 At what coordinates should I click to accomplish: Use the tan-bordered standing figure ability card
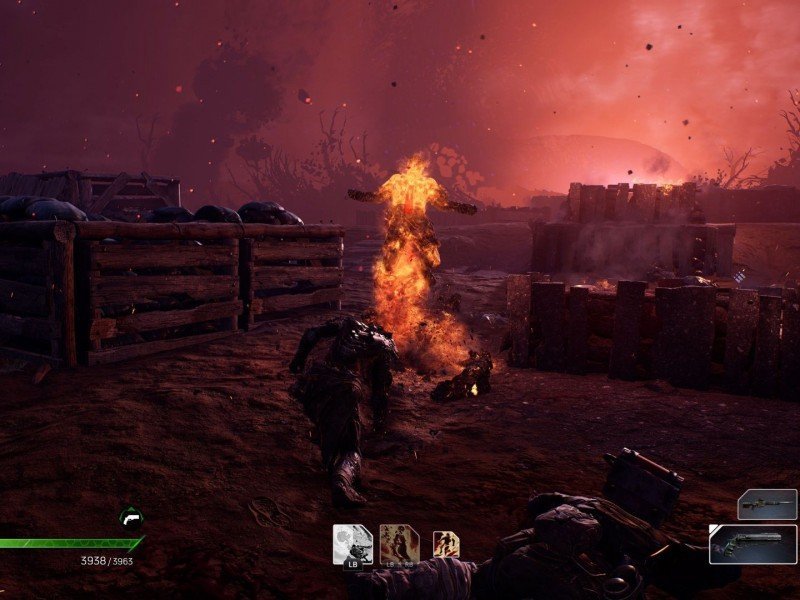(x=399, y=543)
